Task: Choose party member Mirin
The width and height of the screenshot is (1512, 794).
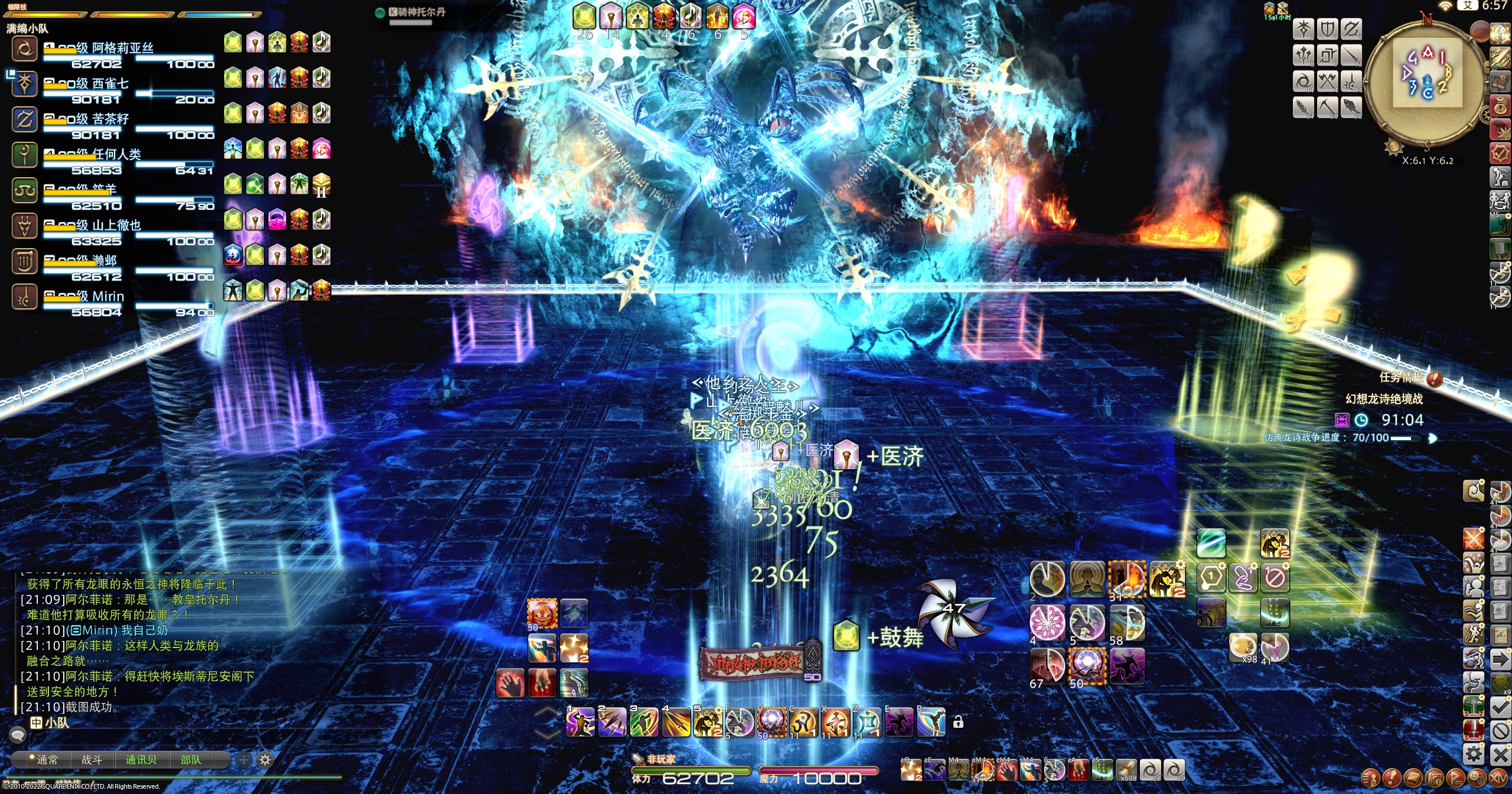Action: point(107,297)
